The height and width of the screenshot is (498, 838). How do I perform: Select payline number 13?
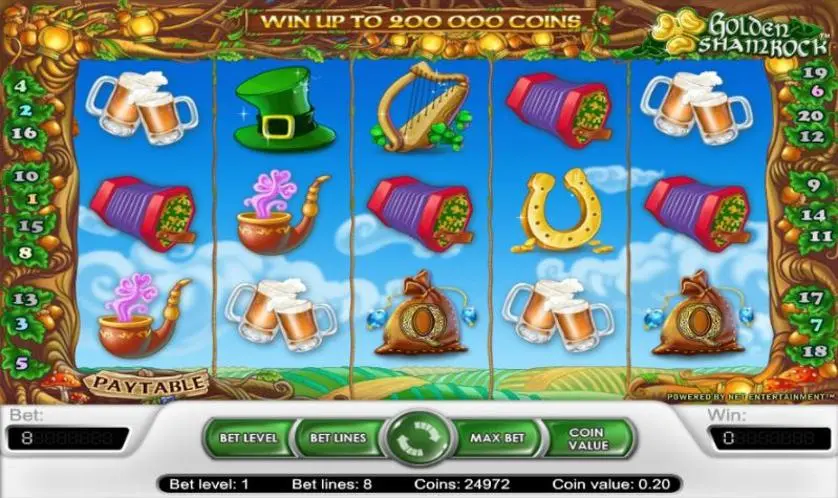[25, 298]
